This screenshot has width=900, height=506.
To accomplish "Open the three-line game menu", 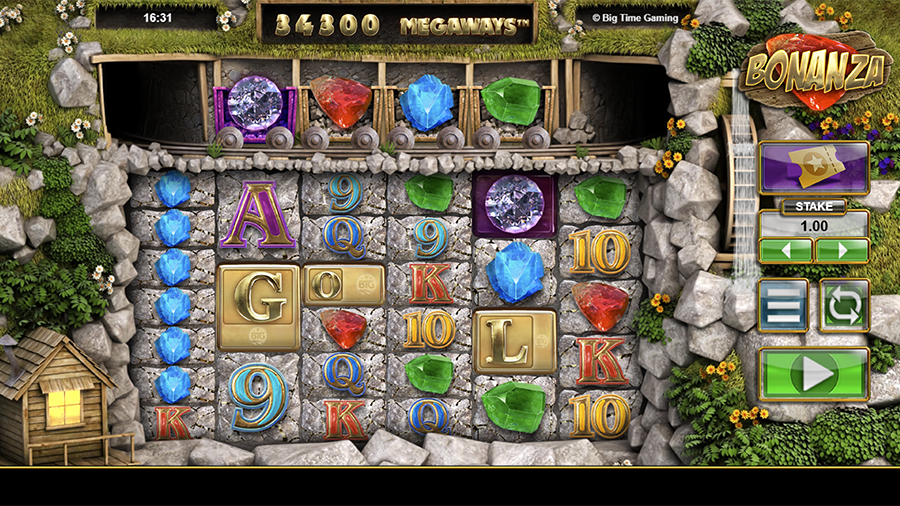I will coord(783,306).
